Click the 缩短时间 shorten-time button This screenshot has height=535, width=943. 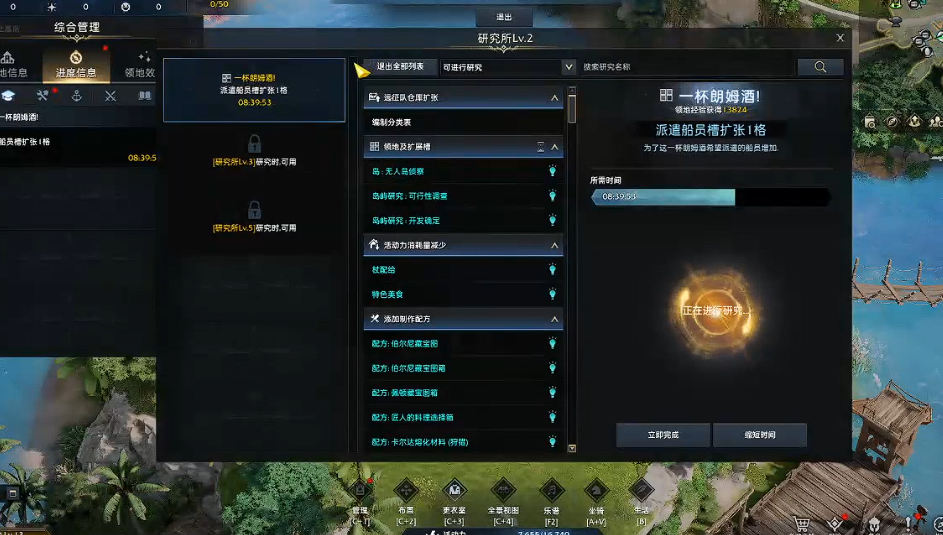(x=760, y=435)
